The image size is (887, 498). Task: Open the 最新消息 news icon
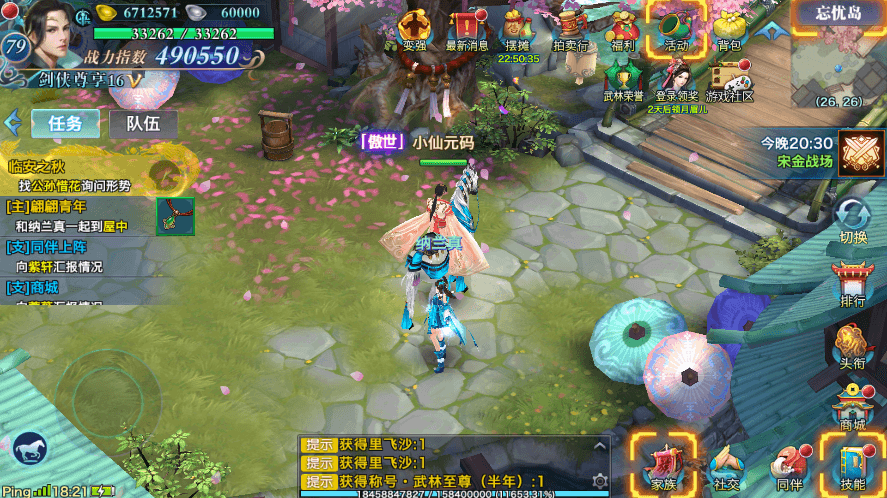[466, 28]
